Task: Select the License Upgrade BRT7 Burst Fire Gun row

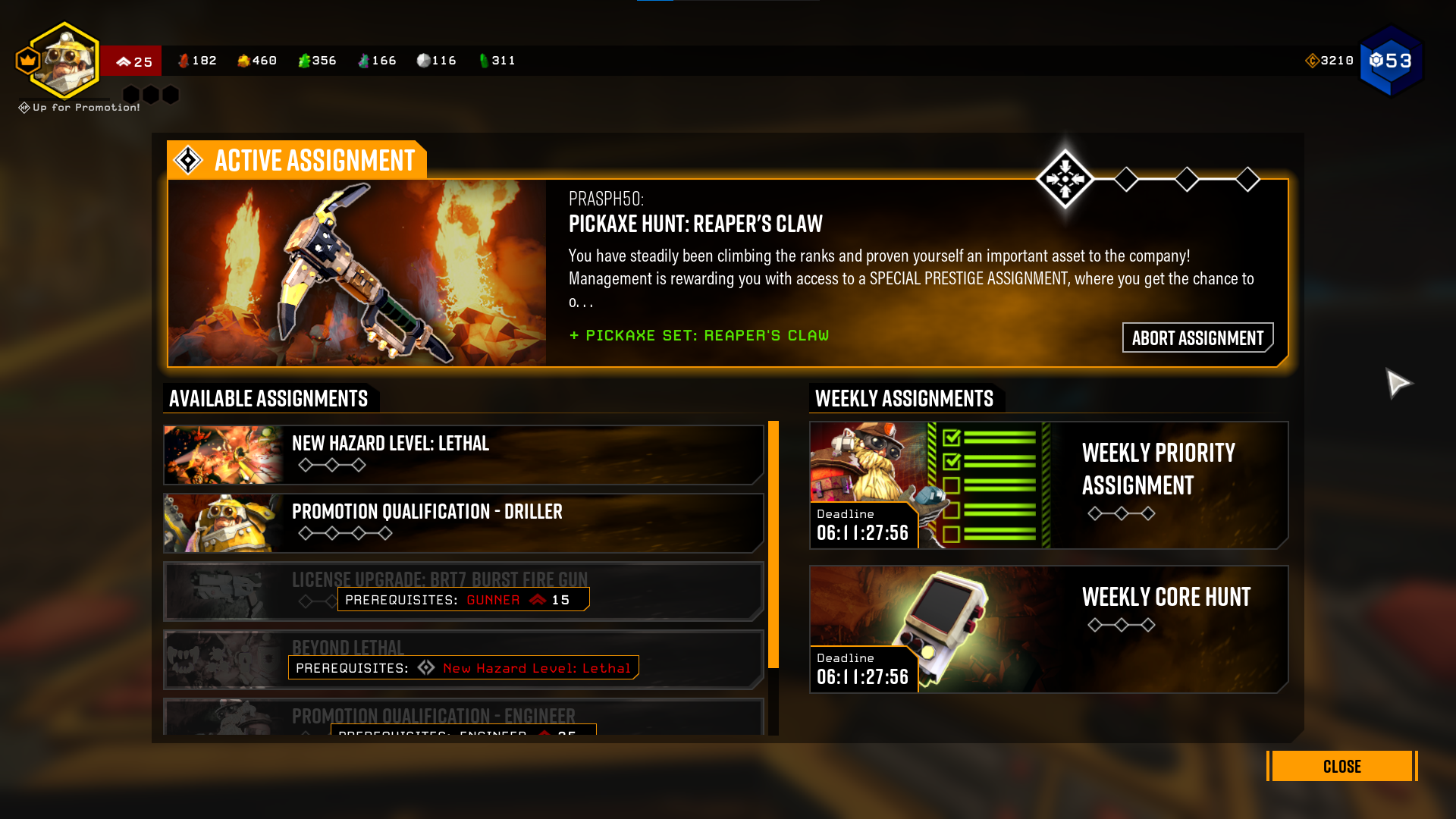Action: pyautogui.click(x=463, y=591)
